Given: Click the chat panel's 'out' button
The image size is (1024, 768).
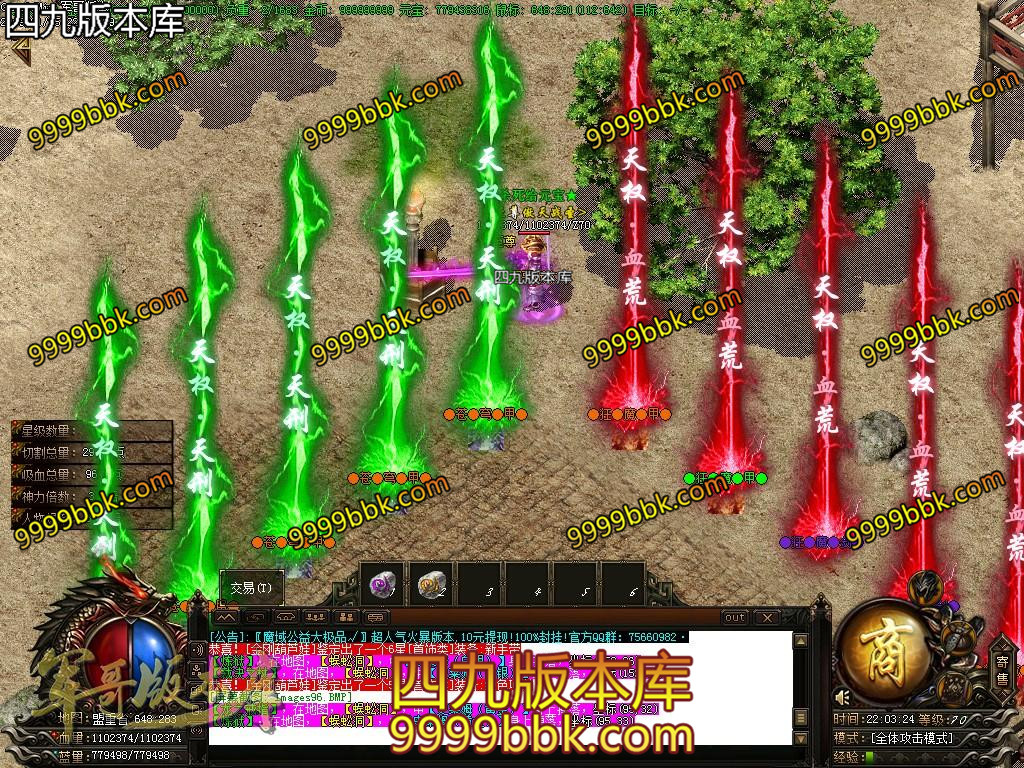Looking at the screenshot, I should (735, 618).
